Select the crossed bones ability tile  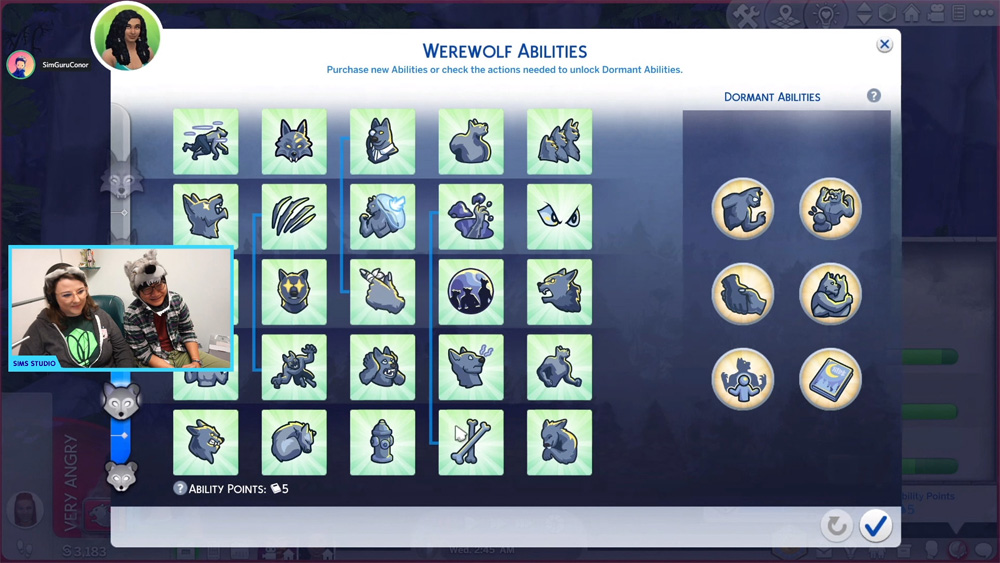[x=471, y=442]
